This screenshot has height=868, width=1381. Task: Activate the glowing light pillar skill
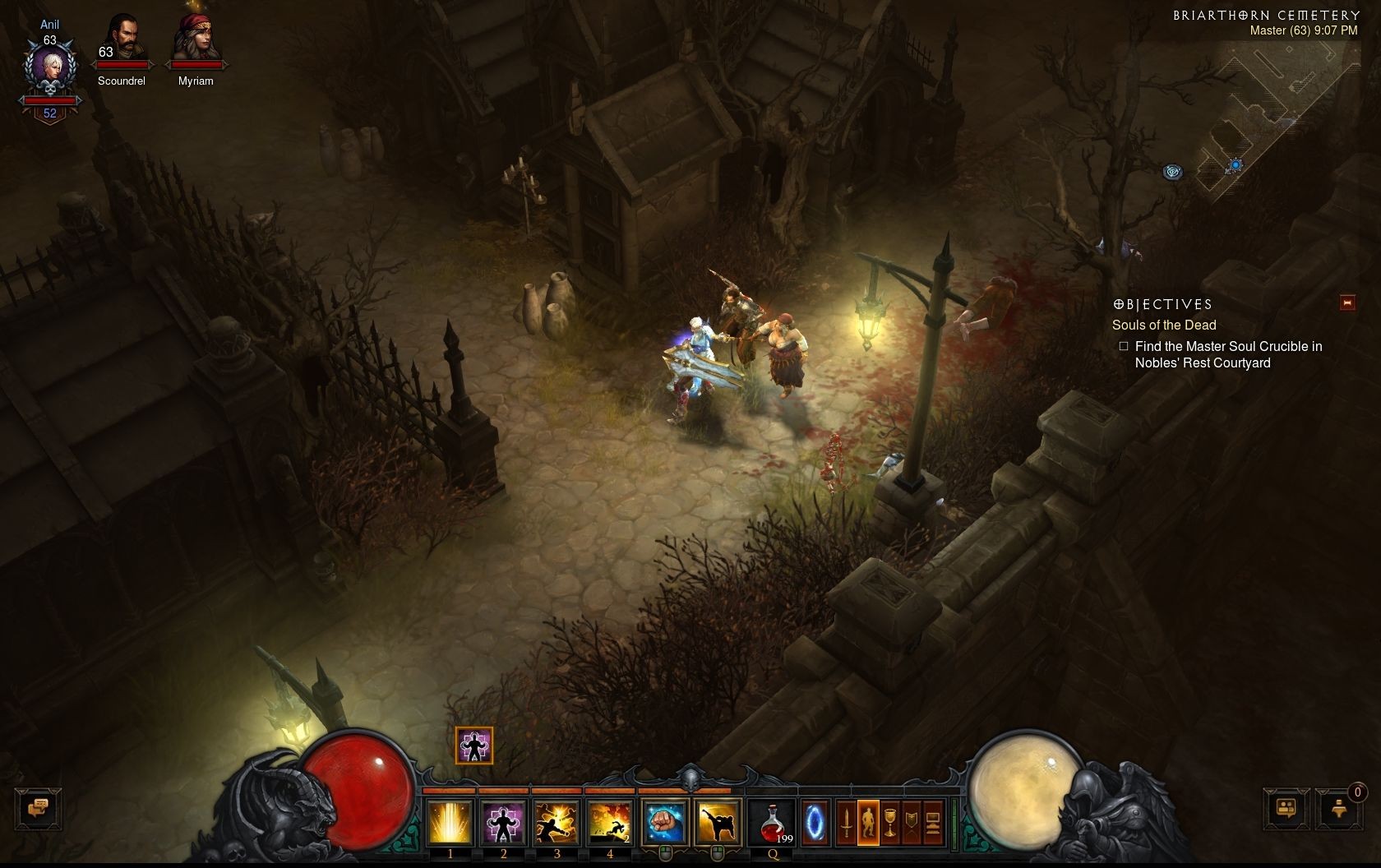coord(450,822)
